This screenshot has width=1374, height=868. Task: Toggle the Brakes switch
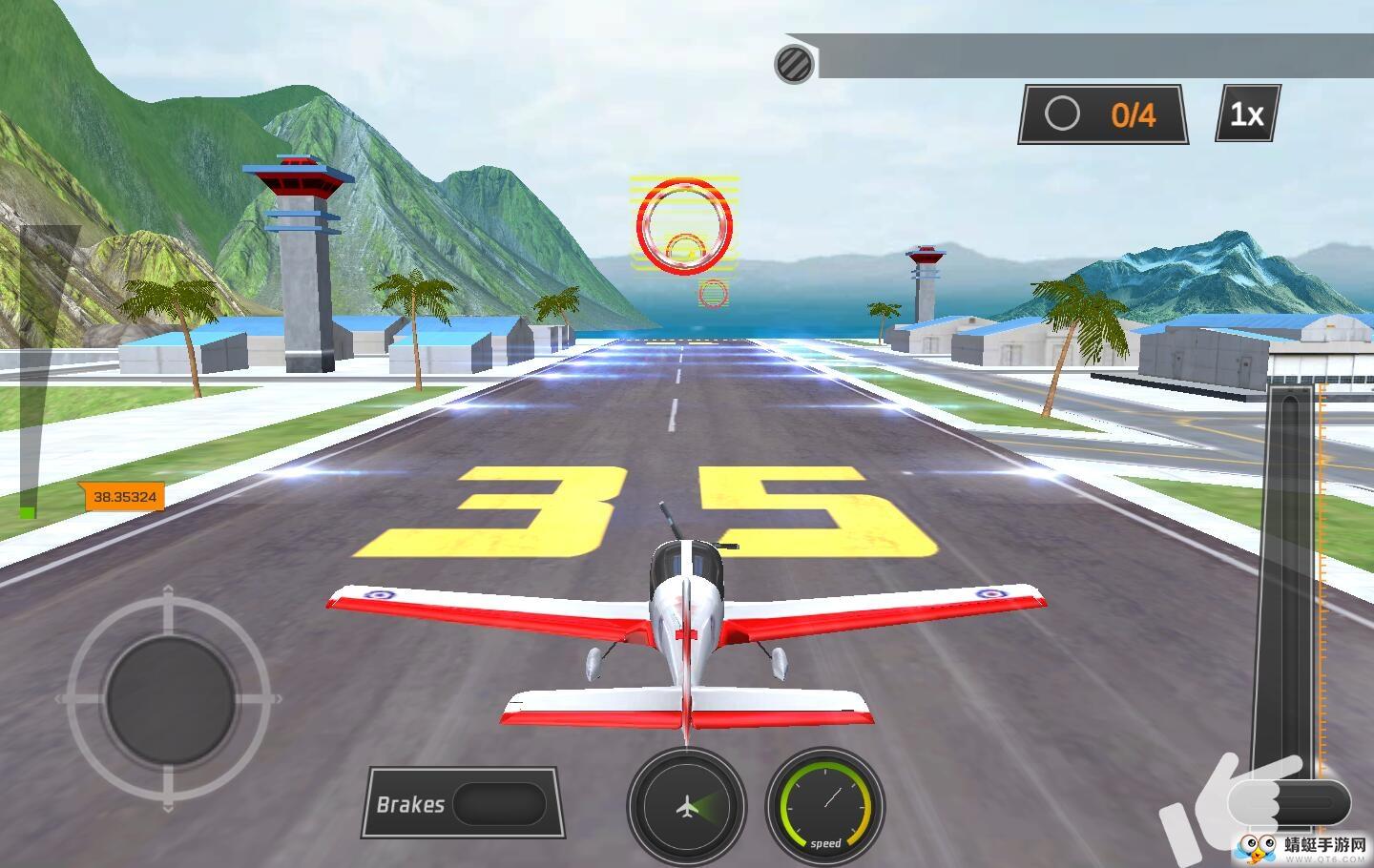click(498, 804)
